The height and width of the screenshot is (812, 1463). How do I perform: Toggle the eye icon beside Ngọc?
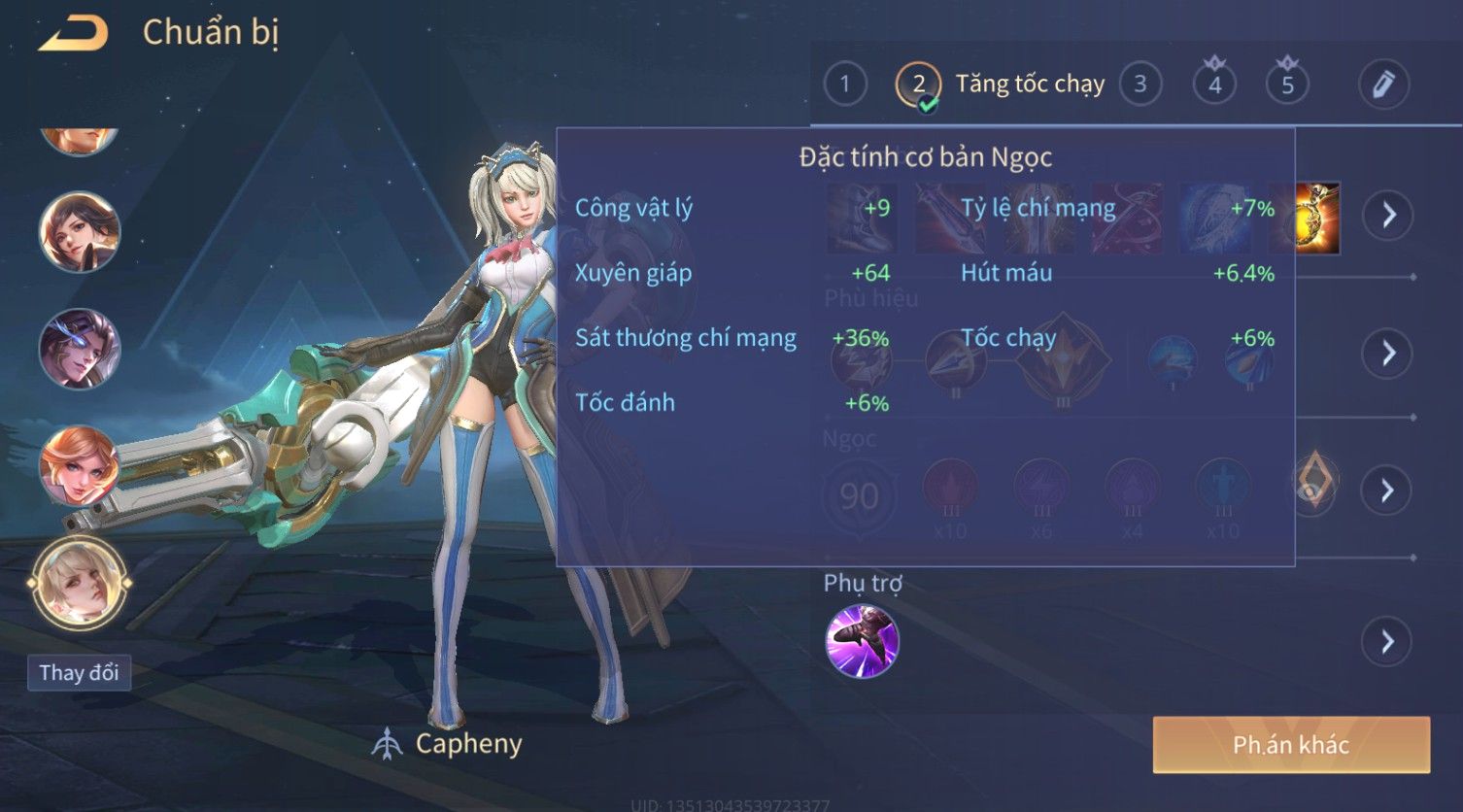point(1313,483)
